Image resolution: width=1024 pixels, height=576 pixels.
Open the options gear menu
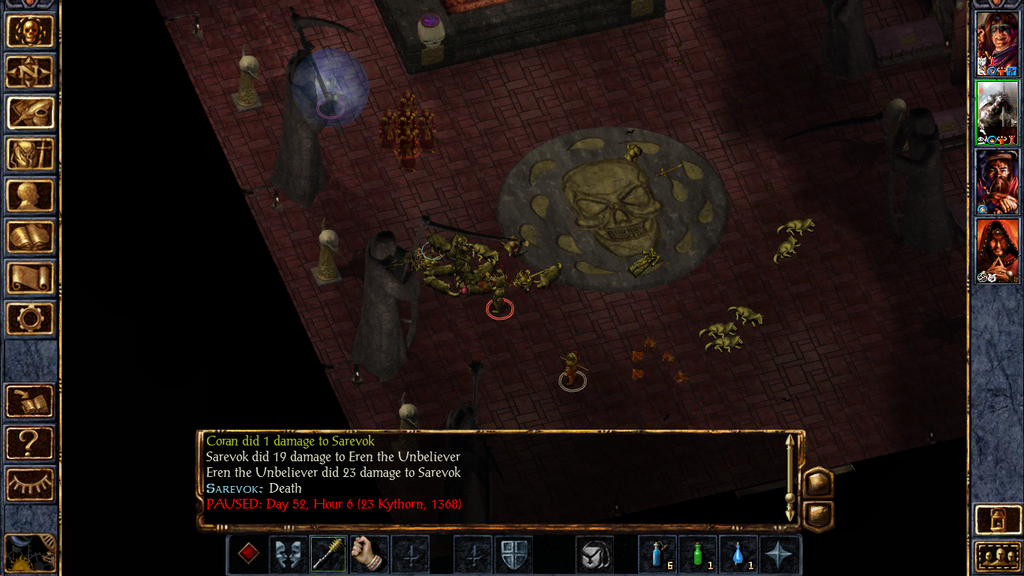(30, 319)
